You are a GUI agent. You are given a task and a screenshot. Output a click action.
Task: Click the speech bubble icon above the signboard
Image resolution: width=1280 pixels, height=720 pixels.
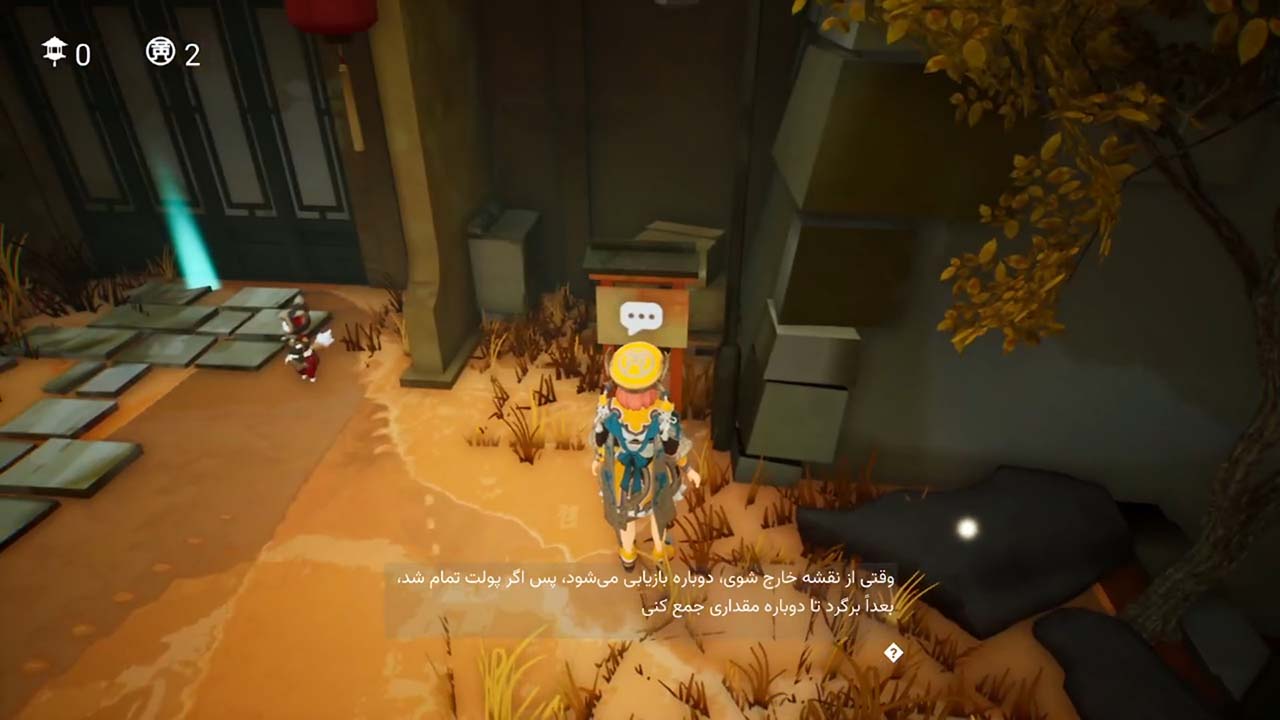641,317
